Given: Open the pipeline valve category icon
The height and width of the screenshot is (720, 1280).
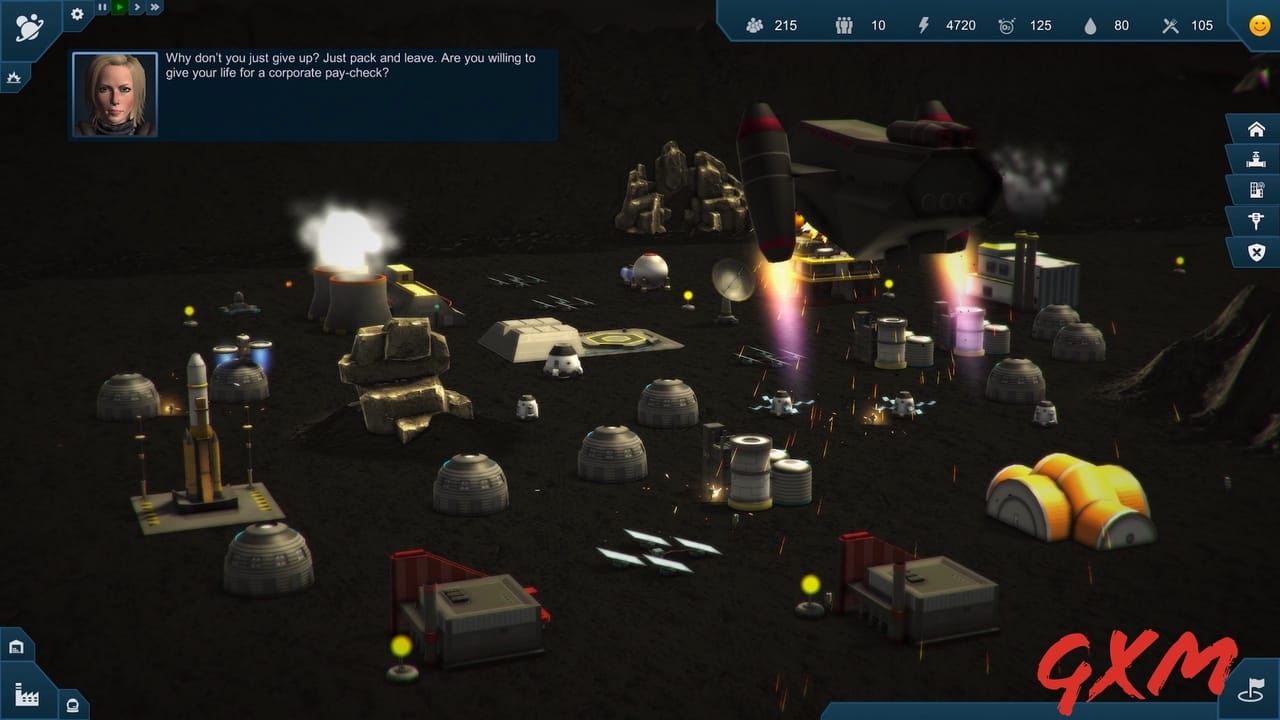Looking at the screenshot, I should [x=1256, y=159].
